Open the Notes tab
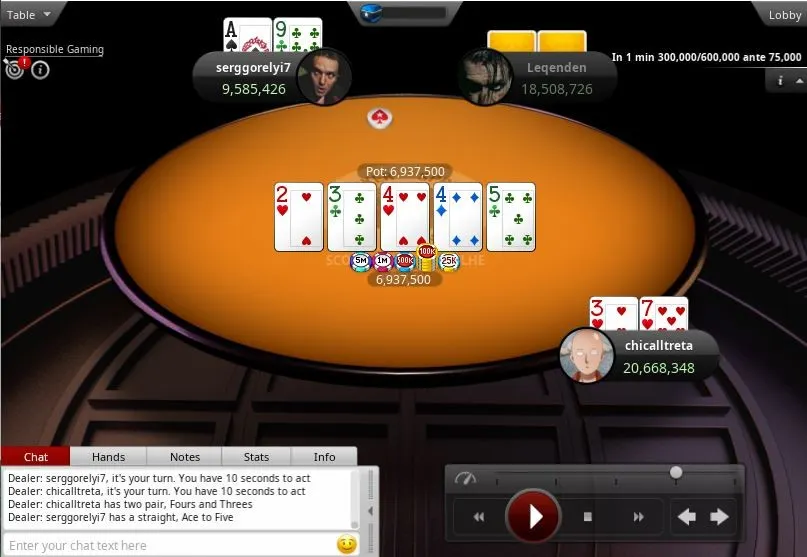The width and height of the screenshot is (807, 557). pyautogui.click(x=185, y=457)
